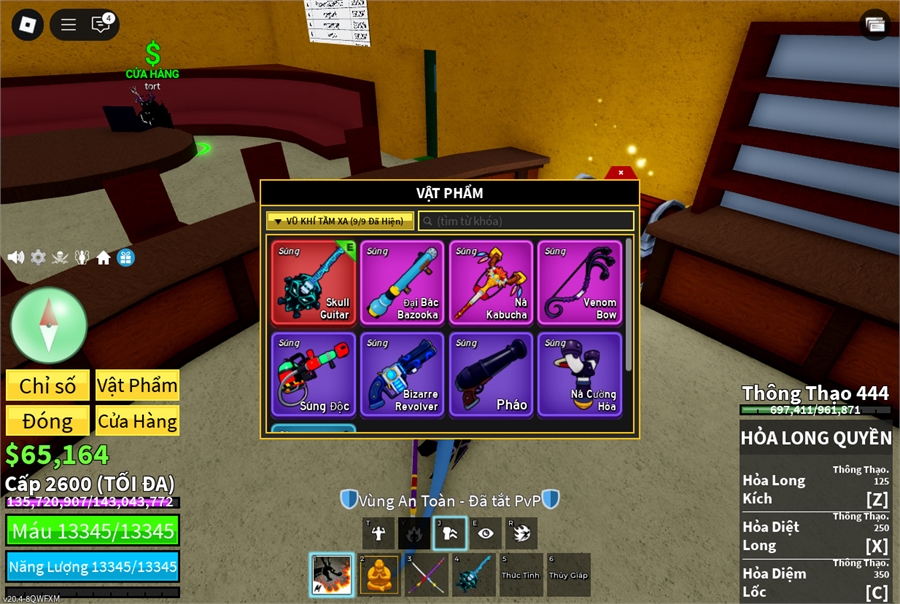This screenshot has width=900, height=604.
Task: Click the Đóng button
Action: 47,420
